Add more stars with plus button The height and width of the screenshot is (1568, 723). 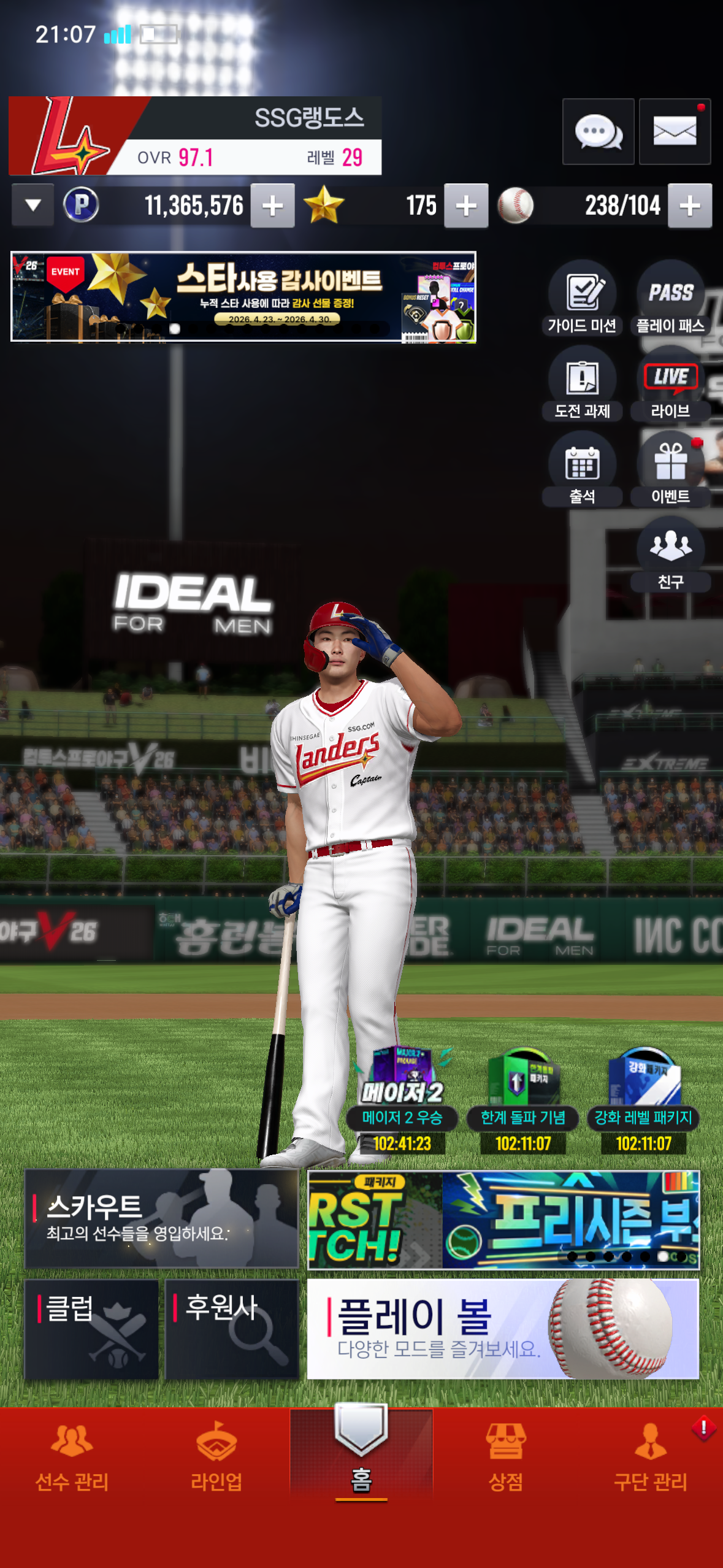(466, 206)
